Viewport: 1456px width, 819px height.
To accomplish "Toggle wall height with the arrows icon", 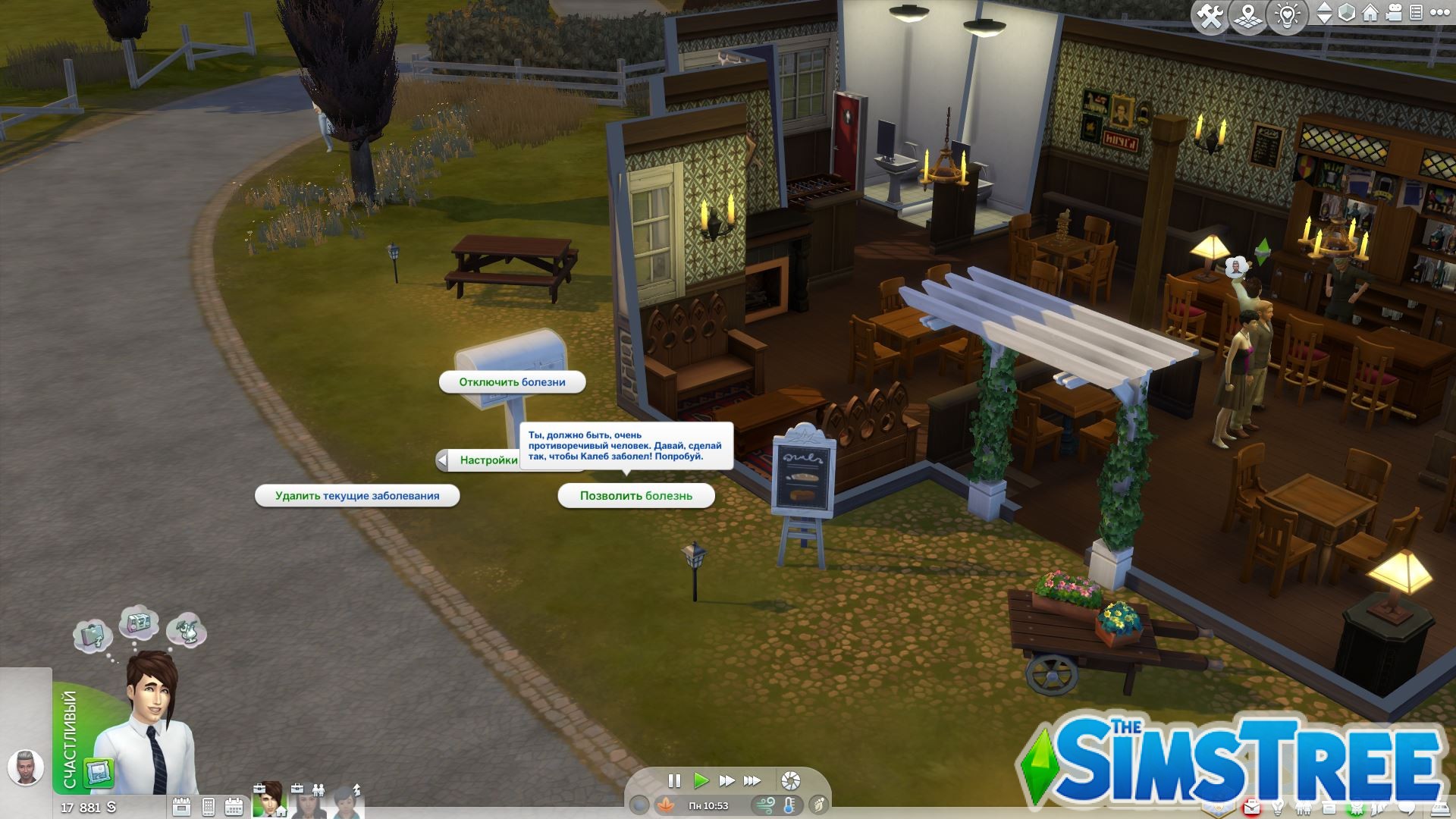I will pos(1325,13).
